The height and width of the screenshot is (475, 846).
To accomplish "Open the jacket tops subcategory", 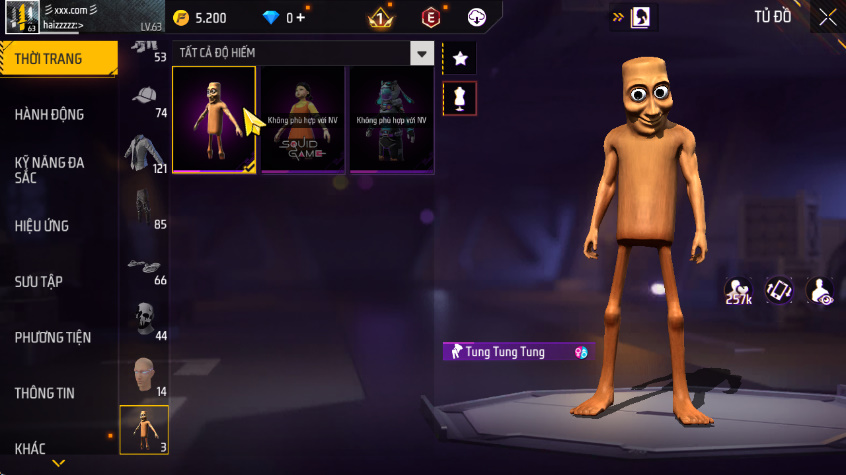I will [144, 152].
